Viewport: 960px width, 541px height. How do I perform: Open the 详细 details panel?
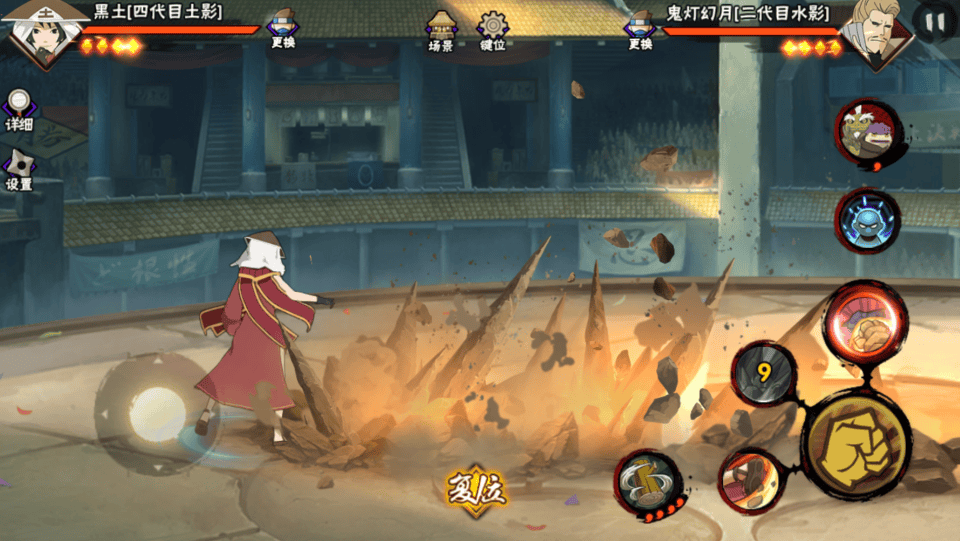(x=19, y=109)
